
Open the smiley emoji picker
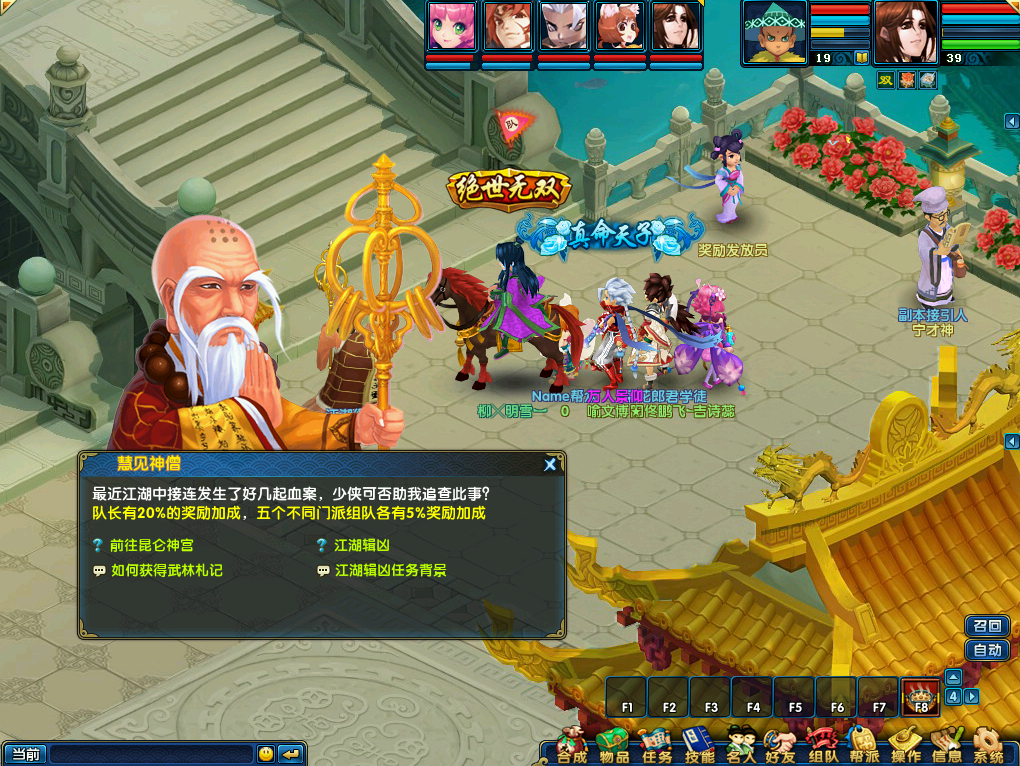pyautogui.click(x=266, y=754)
